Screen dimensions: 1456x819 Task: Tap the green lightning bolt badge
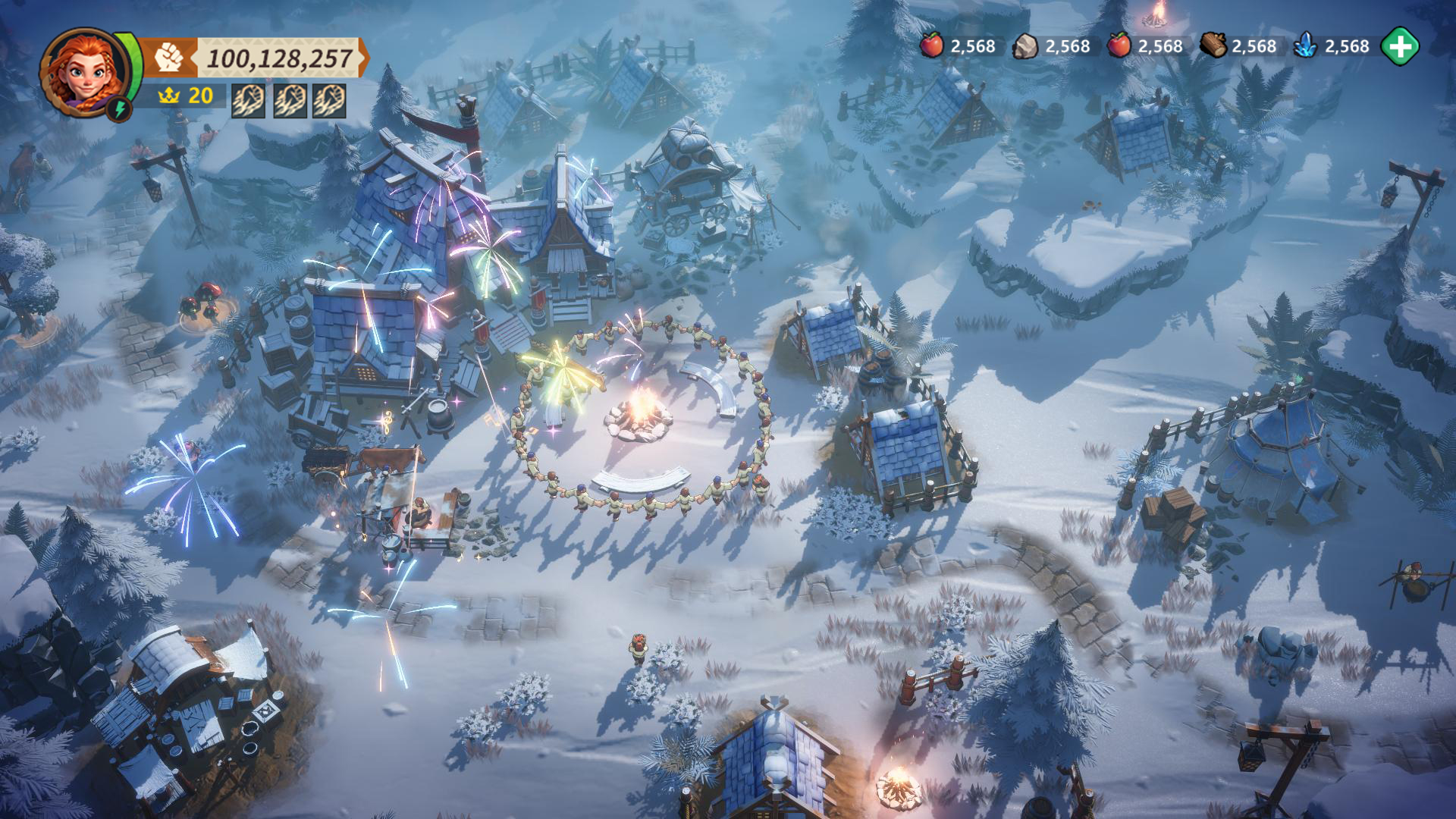pos(120,108)
